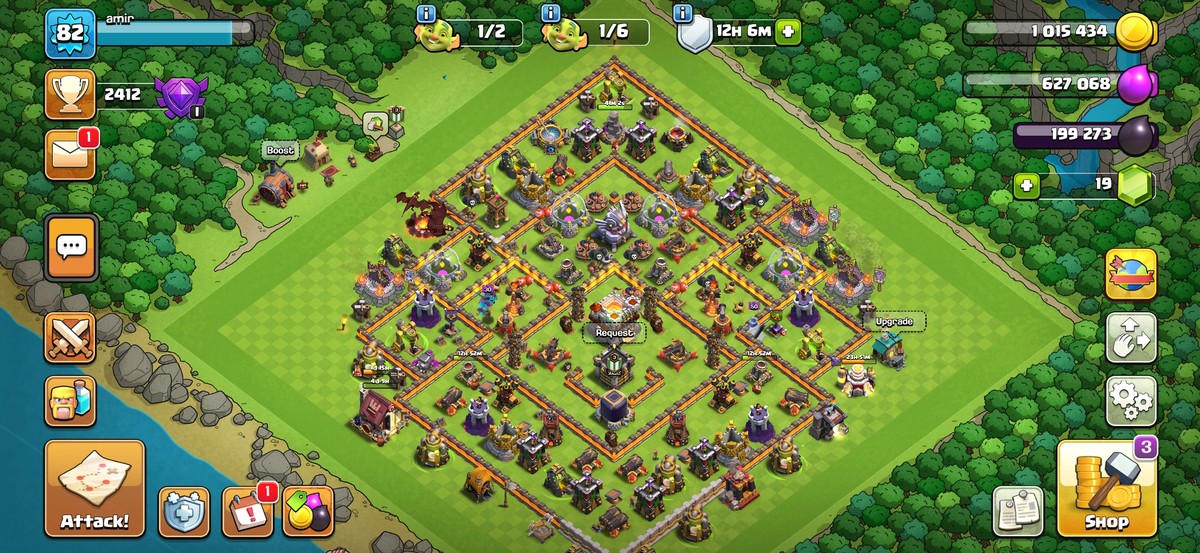Show the purple league badge details
The image size is (1200, 553).
(180, 96)
